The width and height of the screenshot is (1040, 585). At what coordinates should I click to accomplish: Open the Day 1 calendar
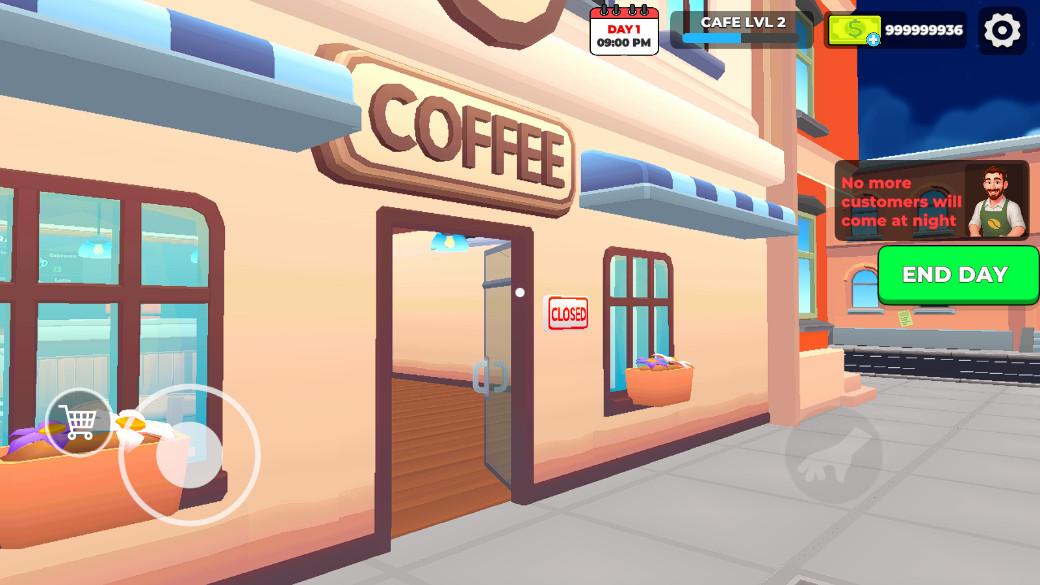pyautogui.click(x=624, y=32)
